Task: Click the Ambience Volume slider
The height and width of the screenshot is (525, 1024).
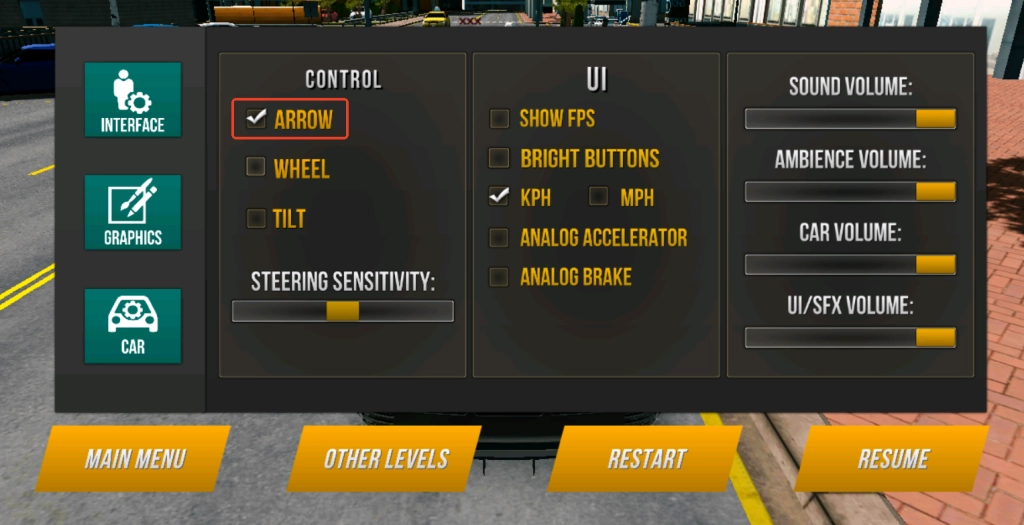Action: tap(850, 192)
